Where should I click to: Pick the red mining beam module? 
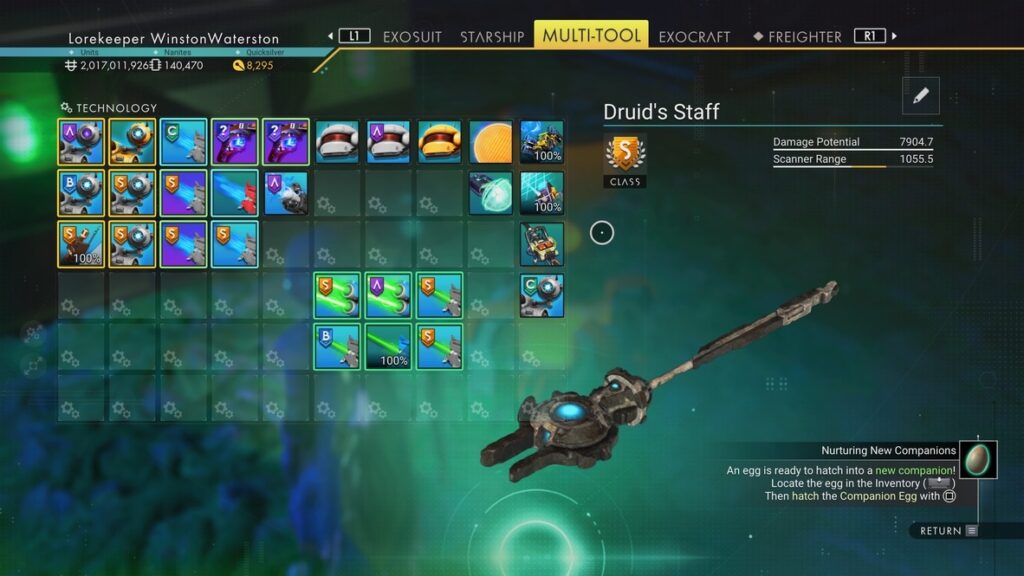click(x=235, y=192)
